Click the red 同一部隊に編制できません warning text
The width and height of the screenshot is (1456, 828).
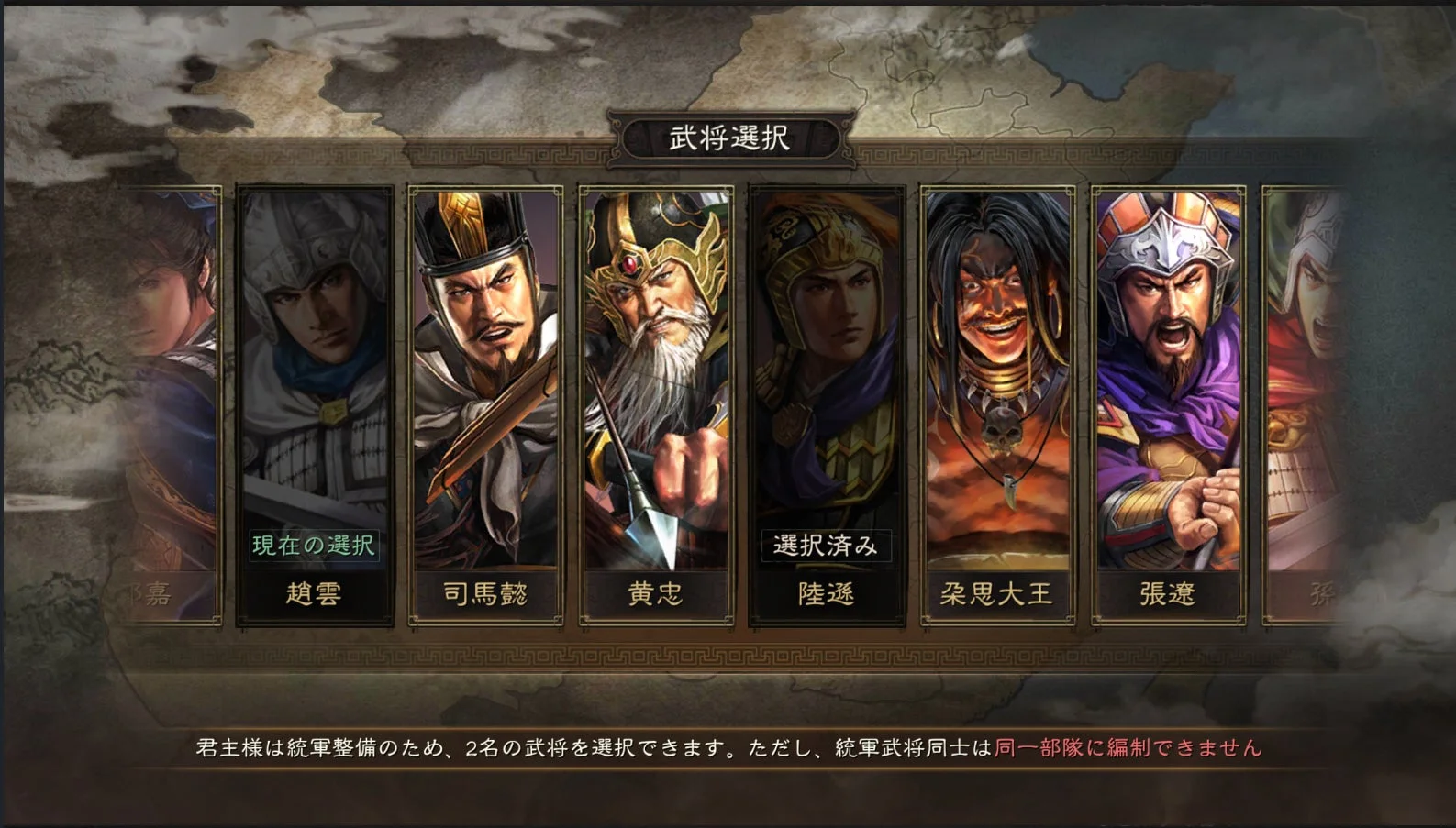pyautogui.click(x=1128, y=749)
